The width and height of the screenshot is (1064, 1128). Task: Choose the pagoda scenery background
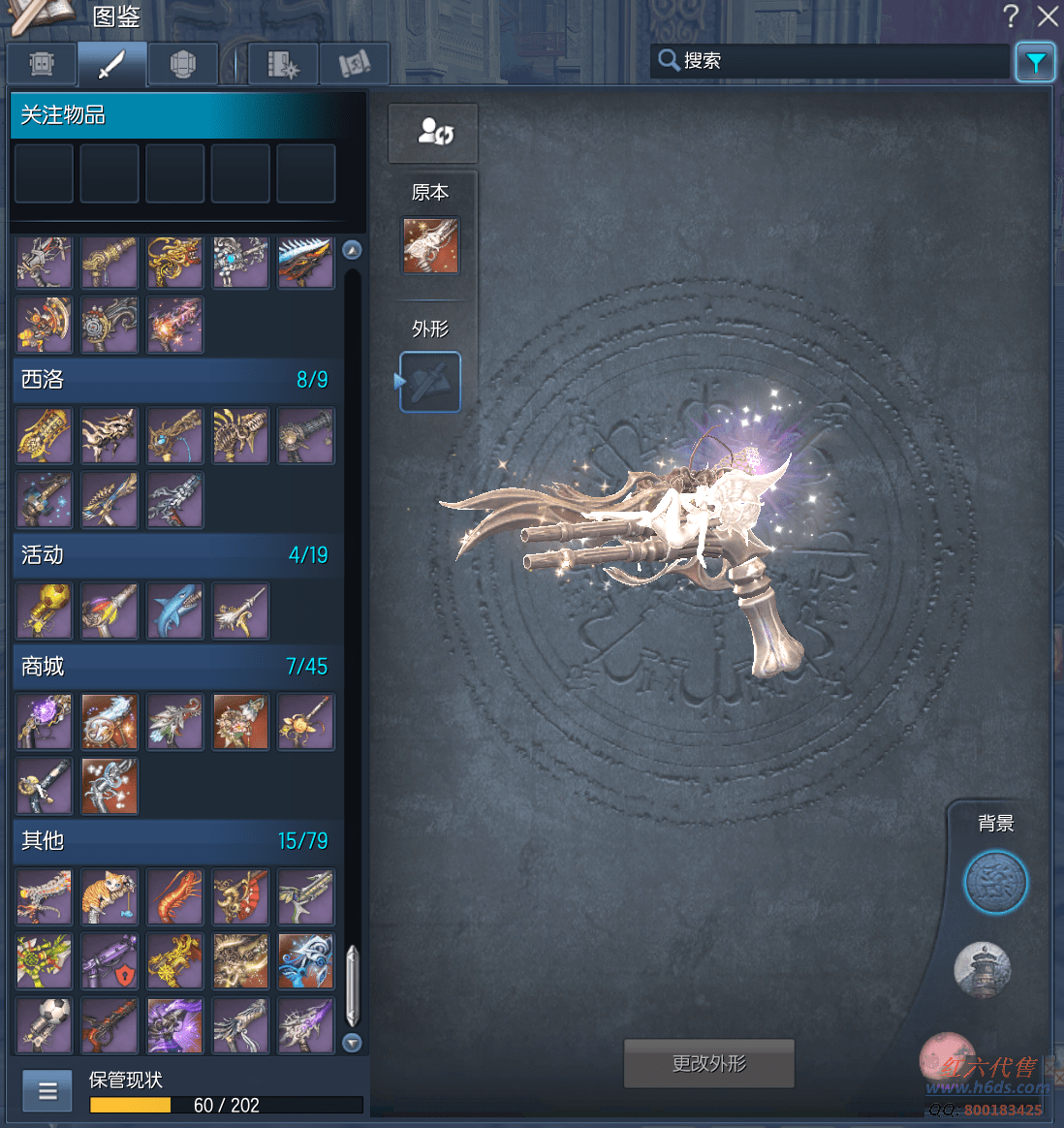click(x=983, y=969)
